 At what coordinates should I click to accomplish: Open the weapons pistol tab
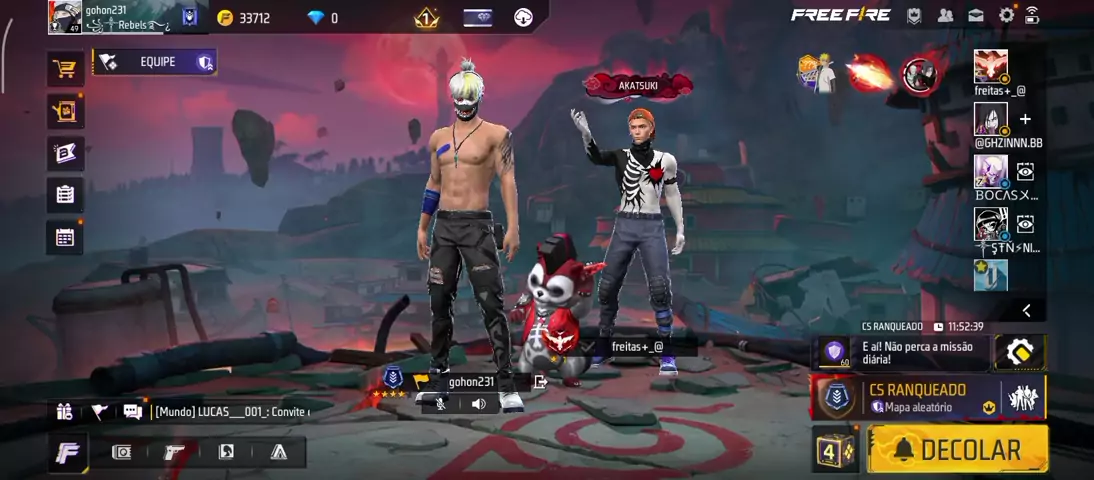tap(174, 452)
